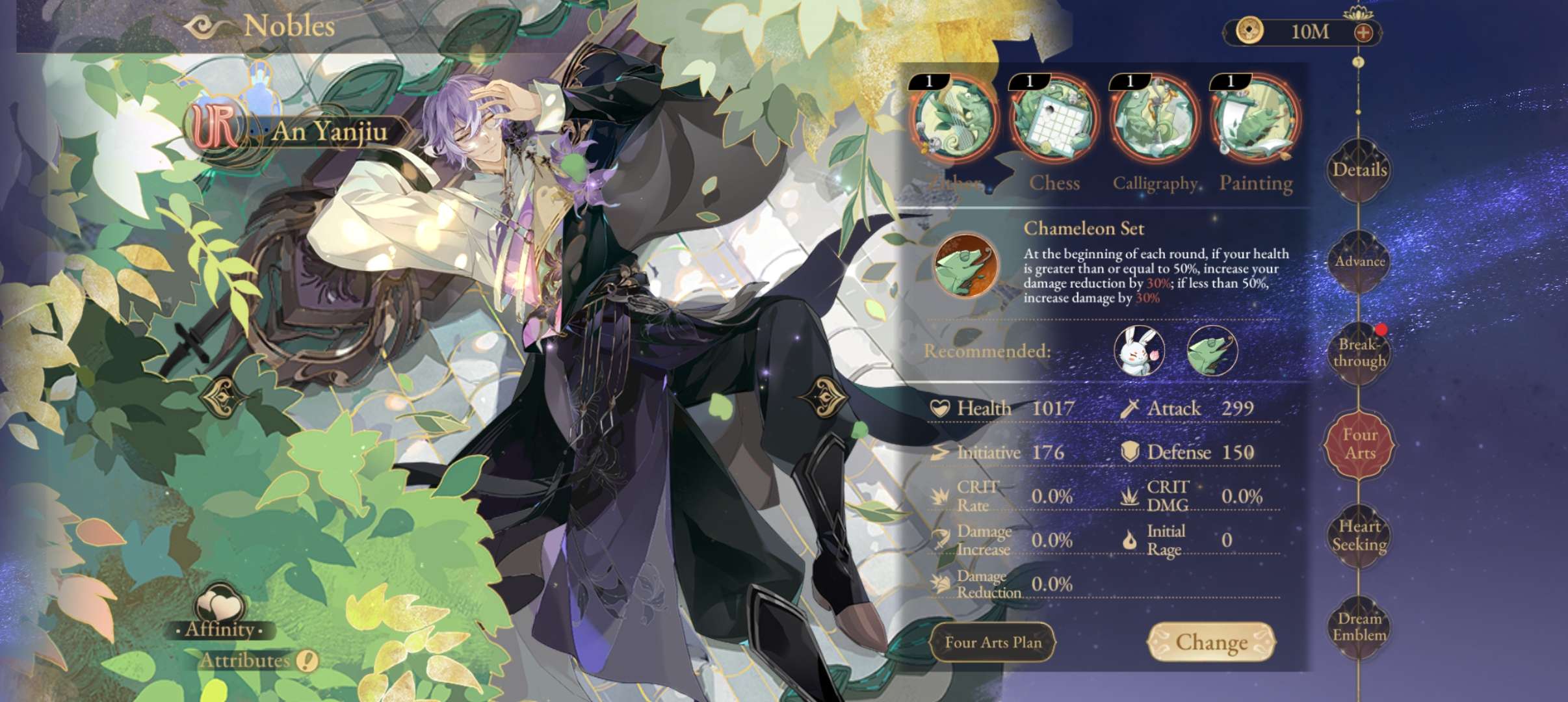1568x702 pixels.
Task: Go back from the Nobles screen
Action: 207,27
